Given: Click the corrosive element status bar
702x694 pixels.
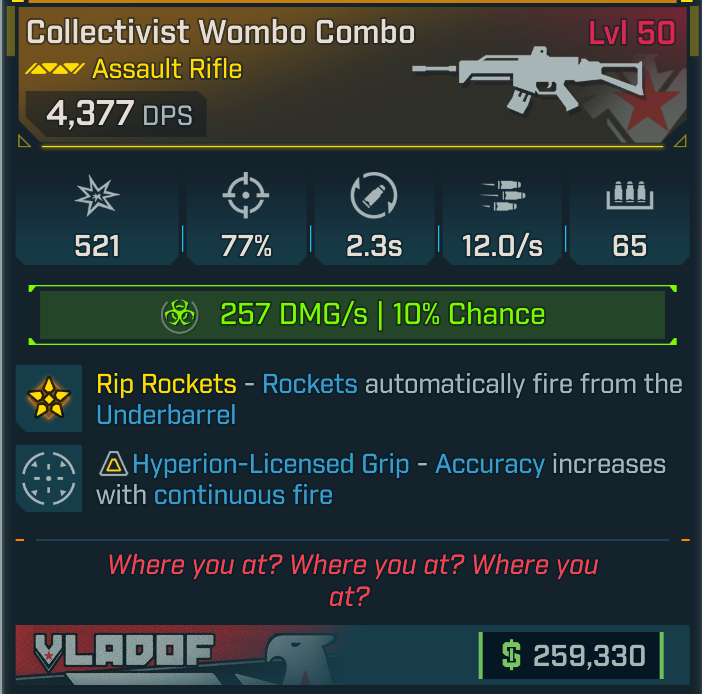Looking at the screenshot, I should (351, 315).
